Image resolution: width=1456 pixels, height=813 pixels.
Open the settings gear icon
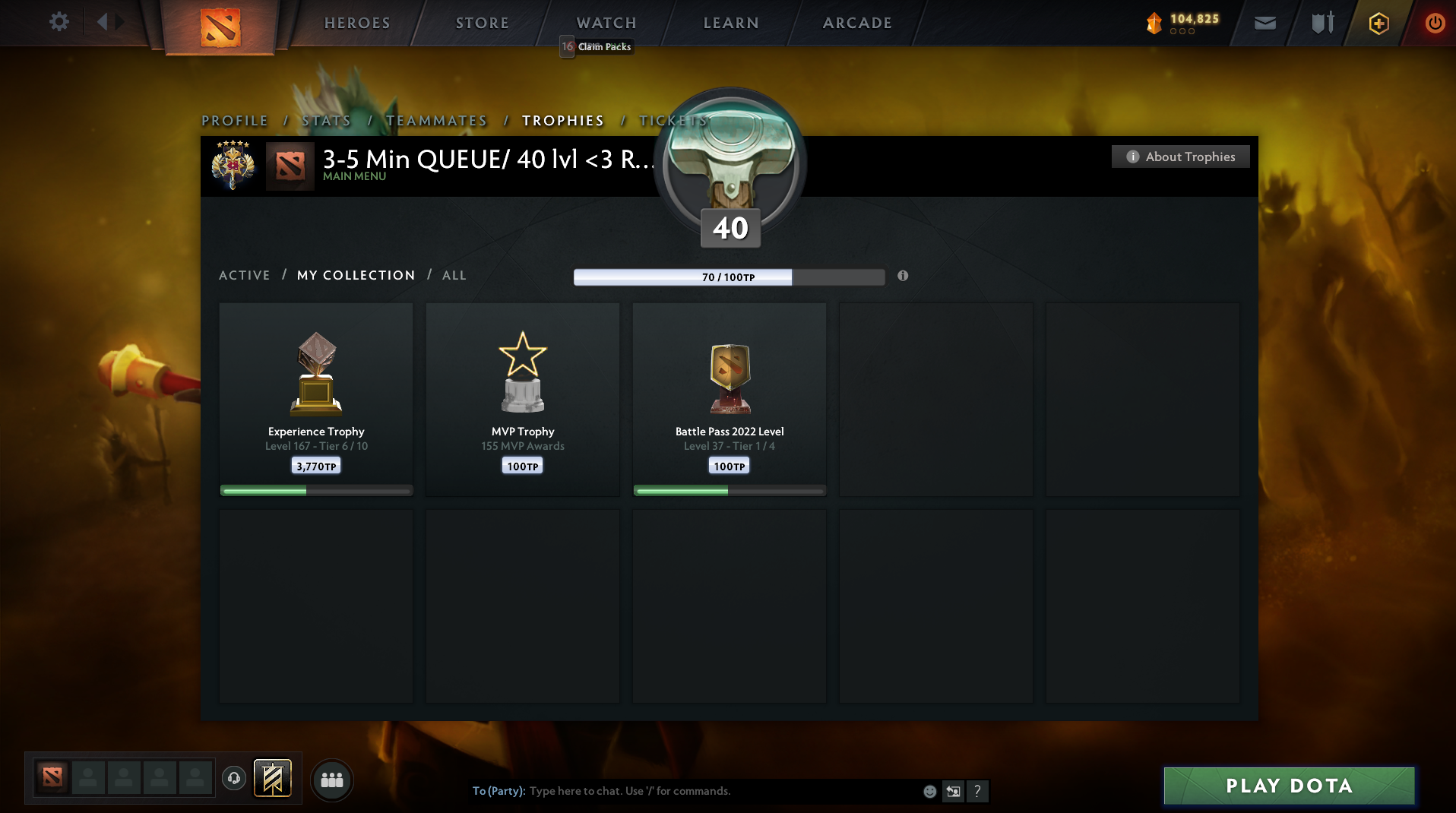click(x=59, y=21)
